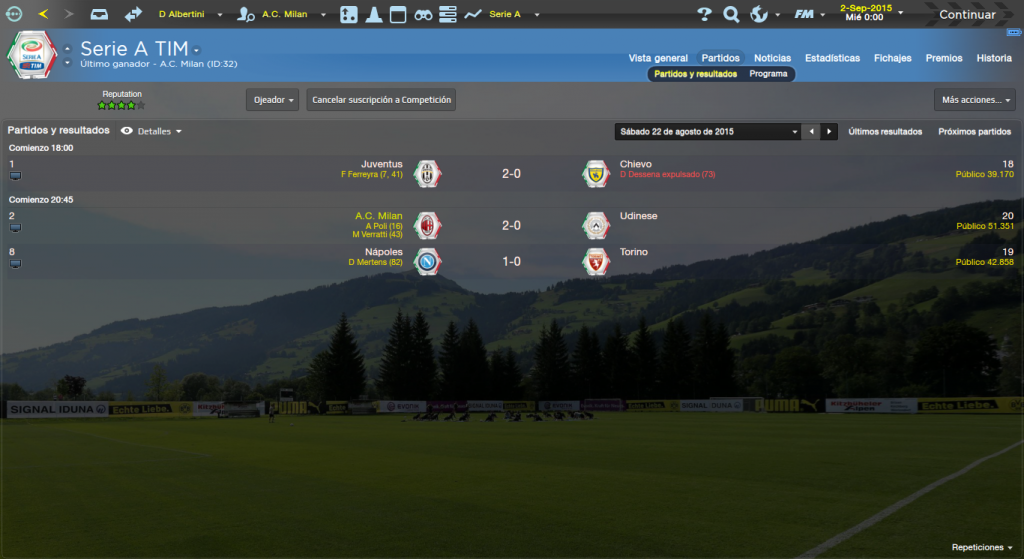Show Últimos resultados
1024x559 pixels.
(885, 131)
